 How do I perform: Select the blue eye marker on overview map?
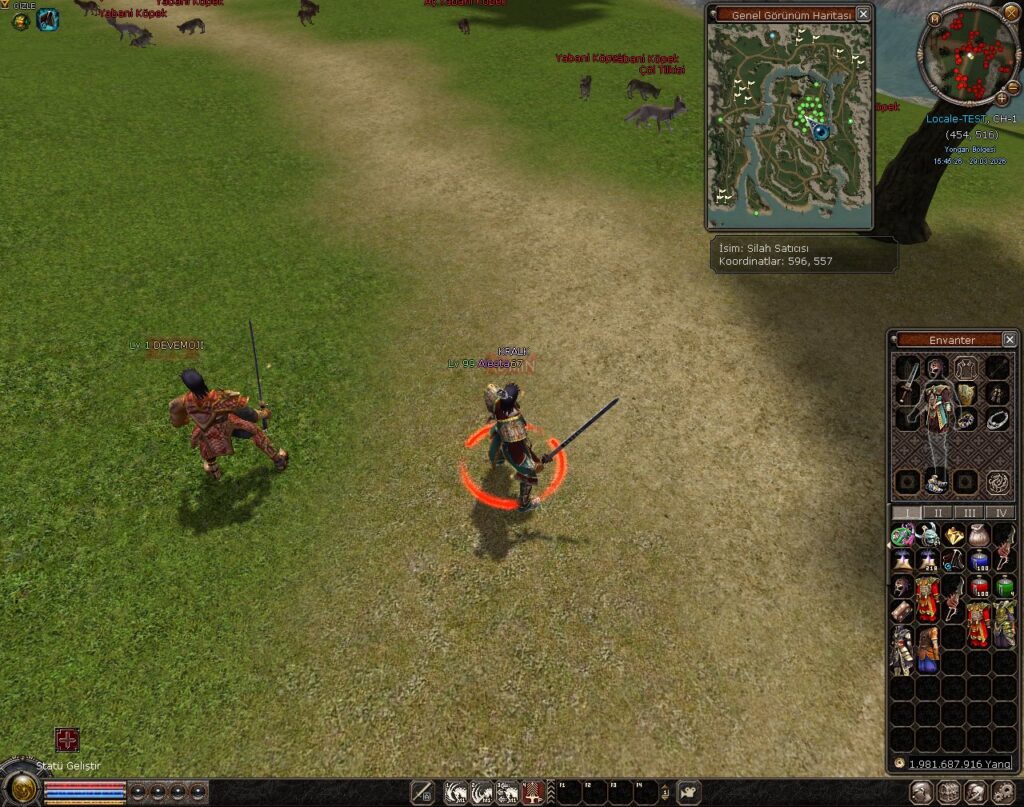pos(821,131)
